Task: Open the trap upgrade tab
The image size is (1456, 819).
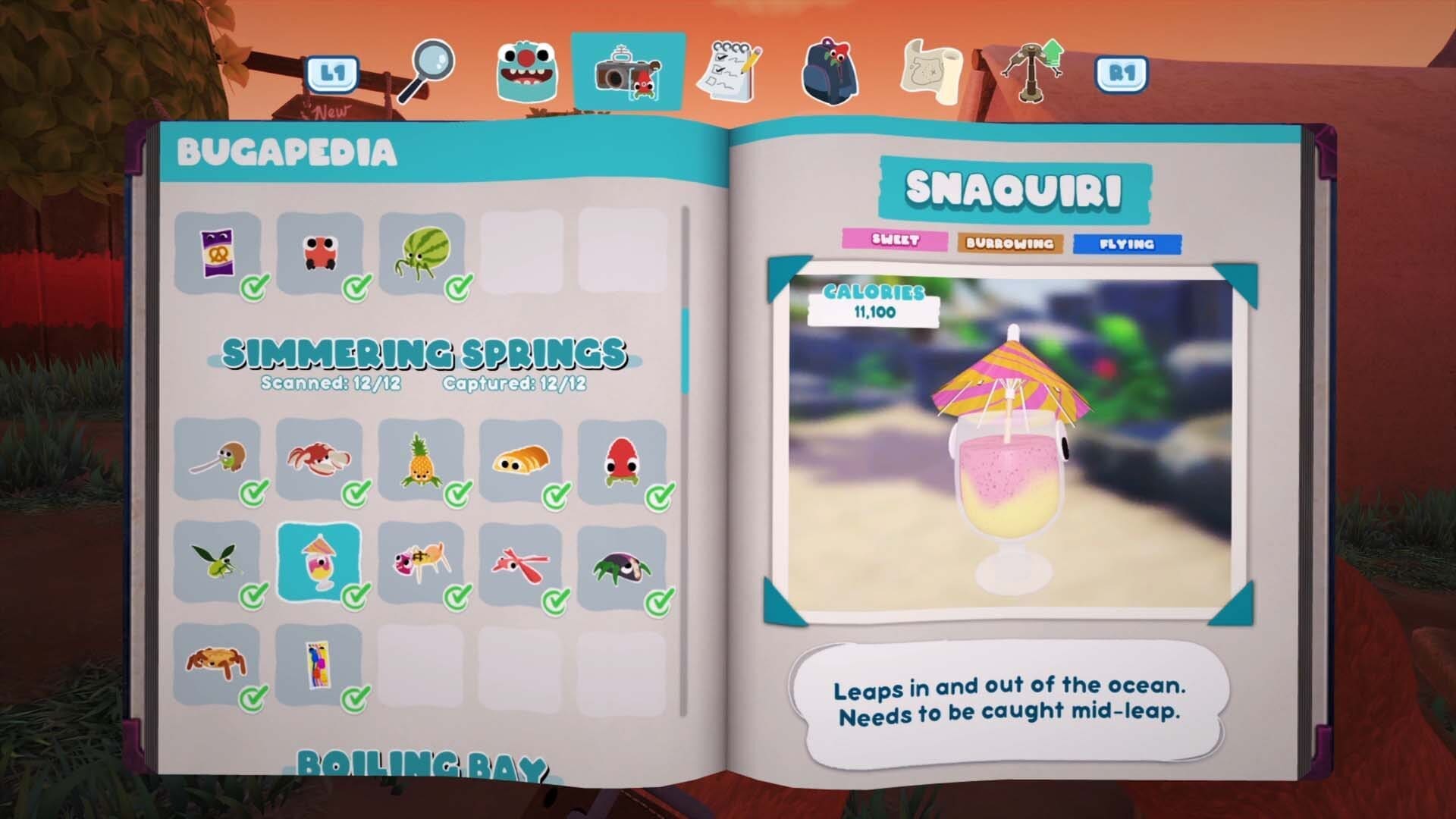Action: [x=1033, y=71]
